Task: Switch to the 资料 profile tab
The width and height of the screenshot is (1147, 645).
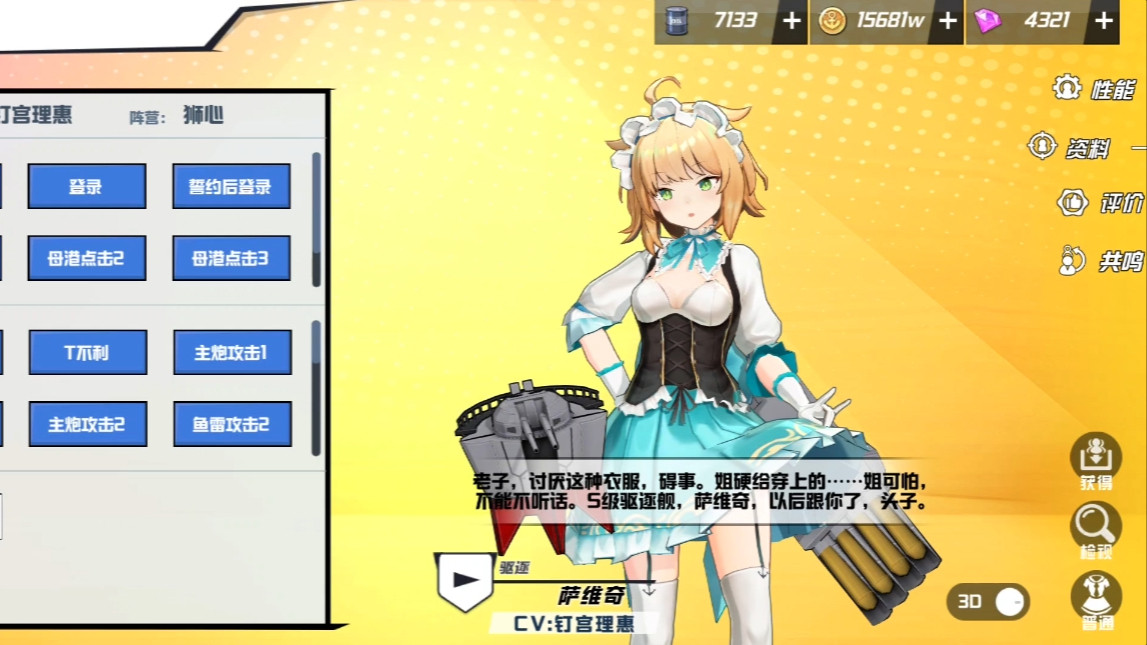Action: coord(1072,148)
